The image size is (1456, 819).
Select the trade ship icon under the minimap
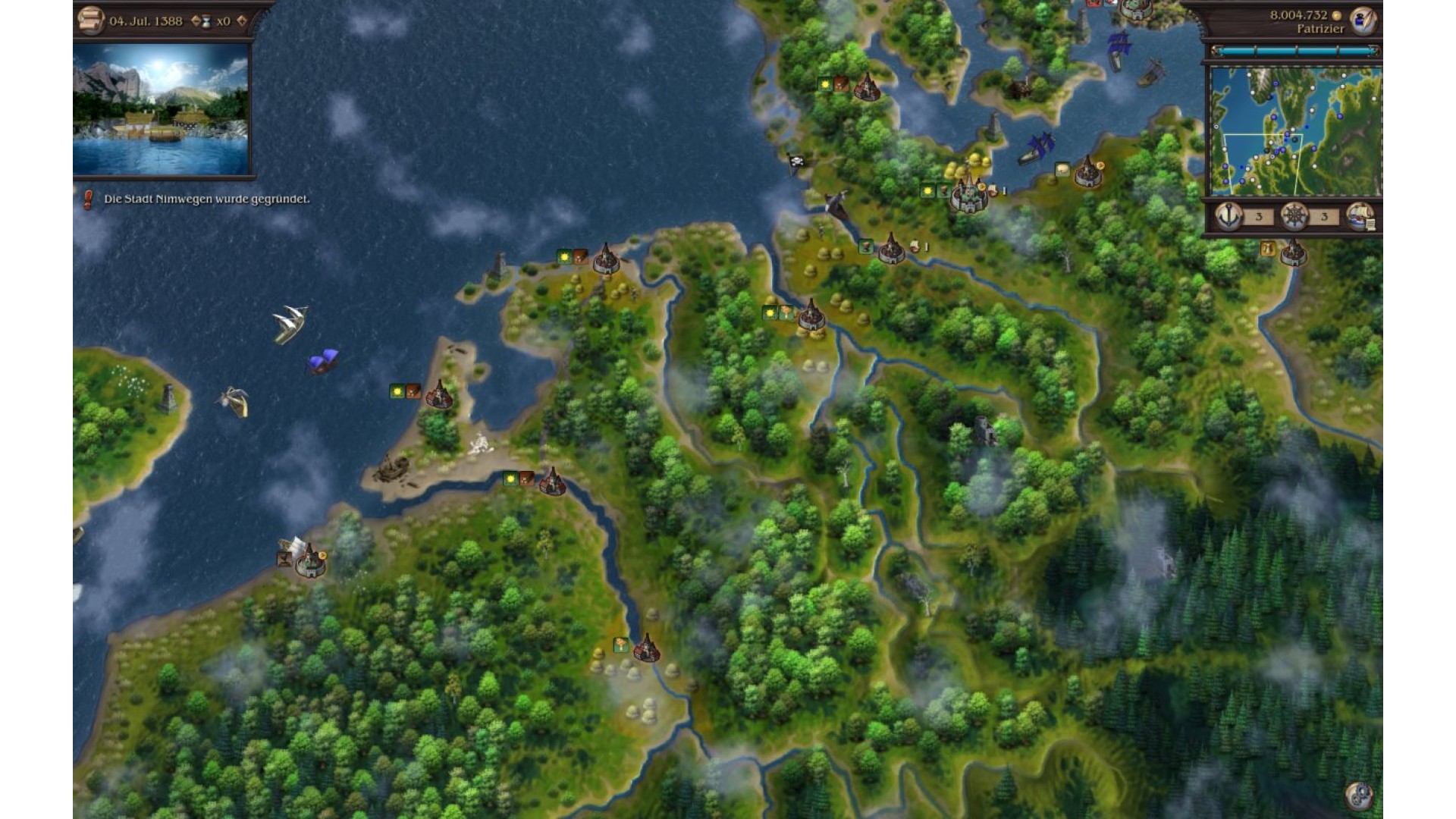click(x=1360, y=217)
